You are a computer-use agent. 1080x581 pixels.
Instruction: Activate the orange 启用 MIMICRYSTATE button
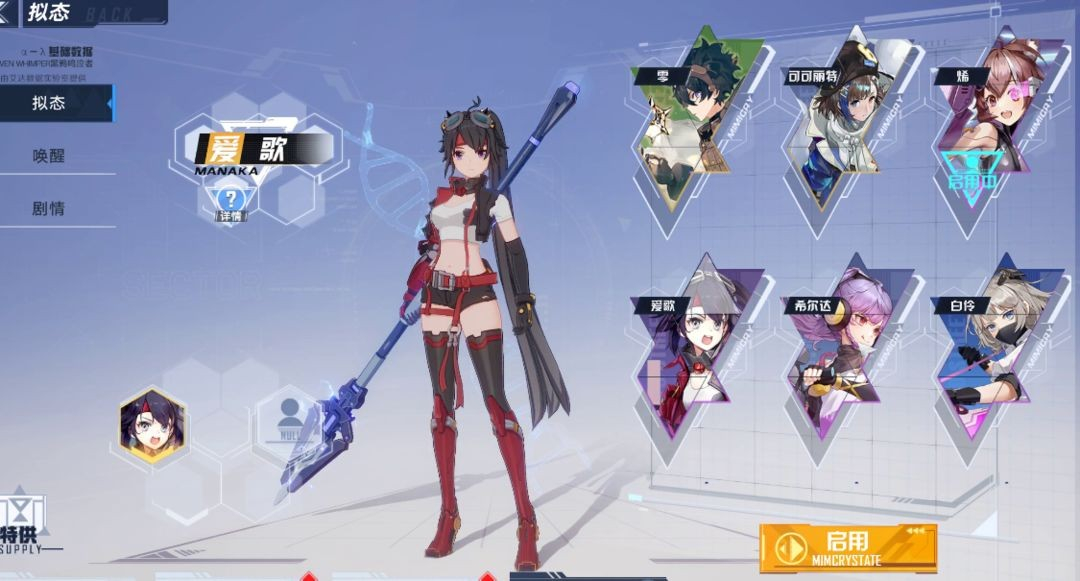pos(847,547)
